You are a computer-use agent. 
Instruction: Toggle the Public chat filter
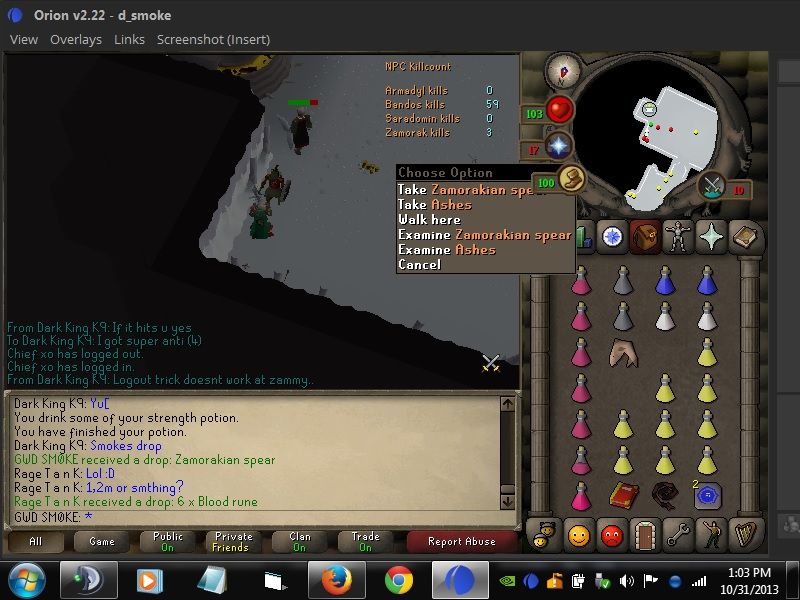tap(168, 541)
